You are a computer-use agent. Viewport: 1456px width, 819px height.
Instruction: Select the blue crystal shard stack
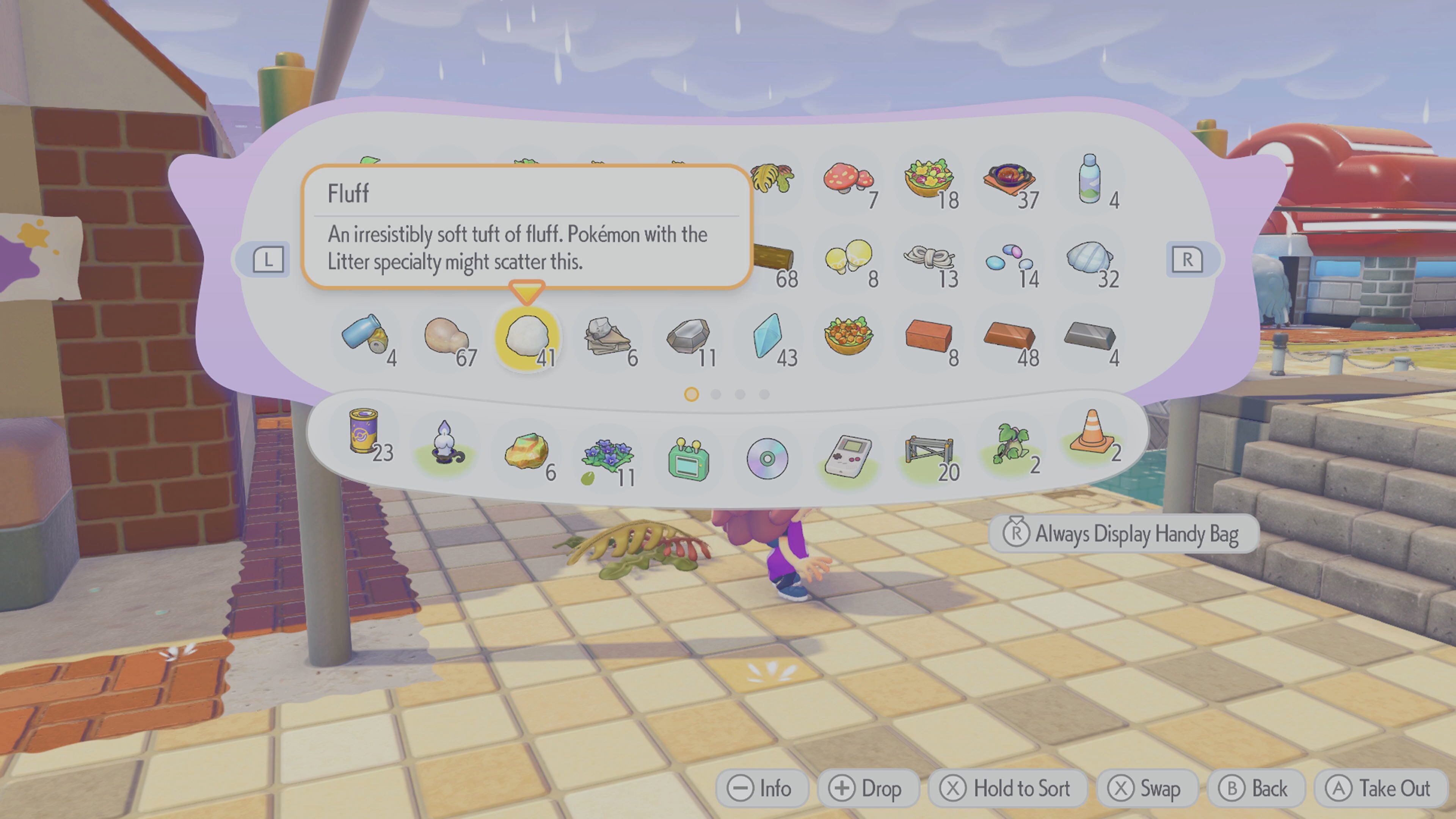click(x=767, y=337)
